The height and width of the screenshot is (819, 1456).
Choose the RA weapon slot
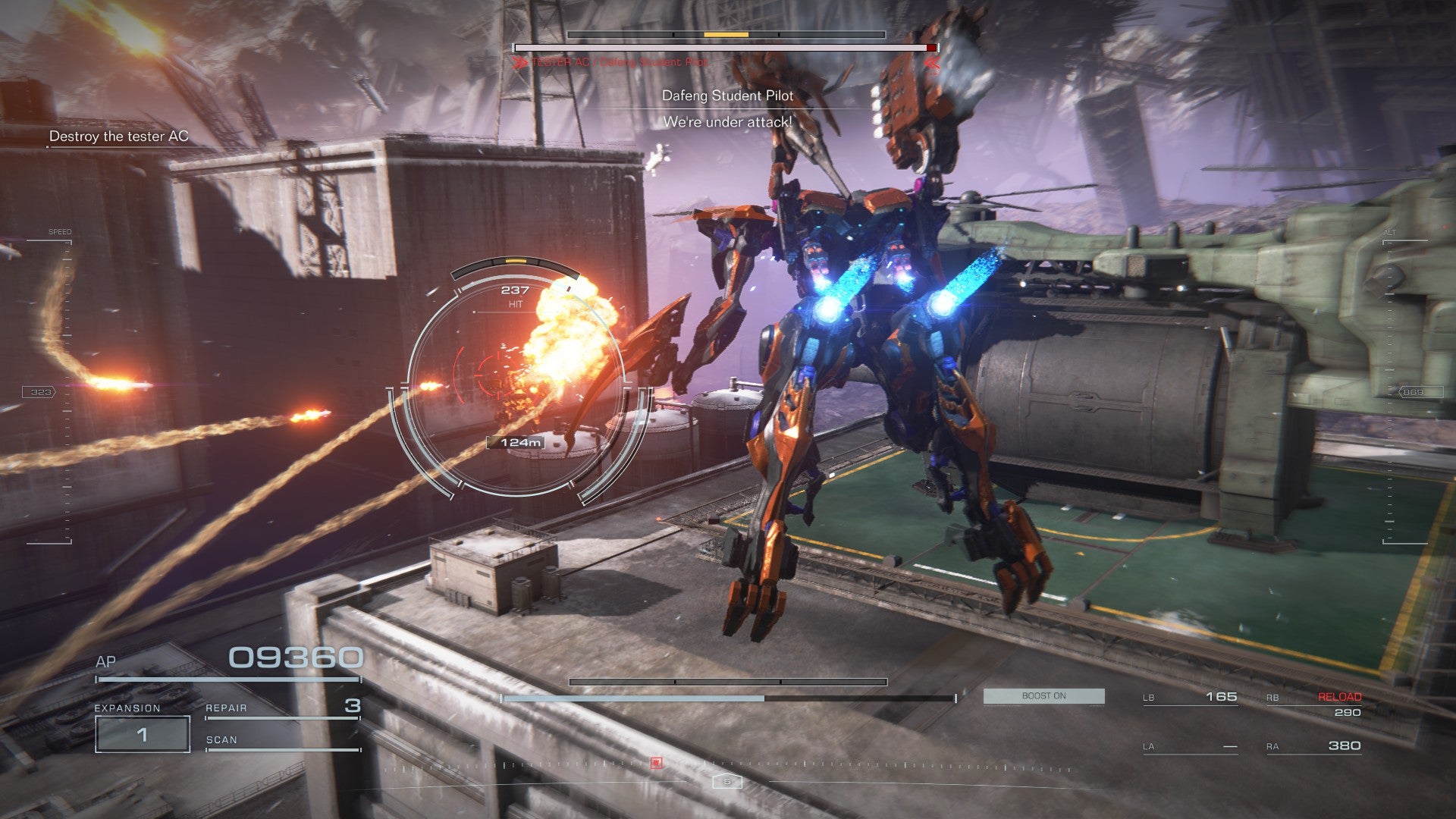coord(1313,746)
